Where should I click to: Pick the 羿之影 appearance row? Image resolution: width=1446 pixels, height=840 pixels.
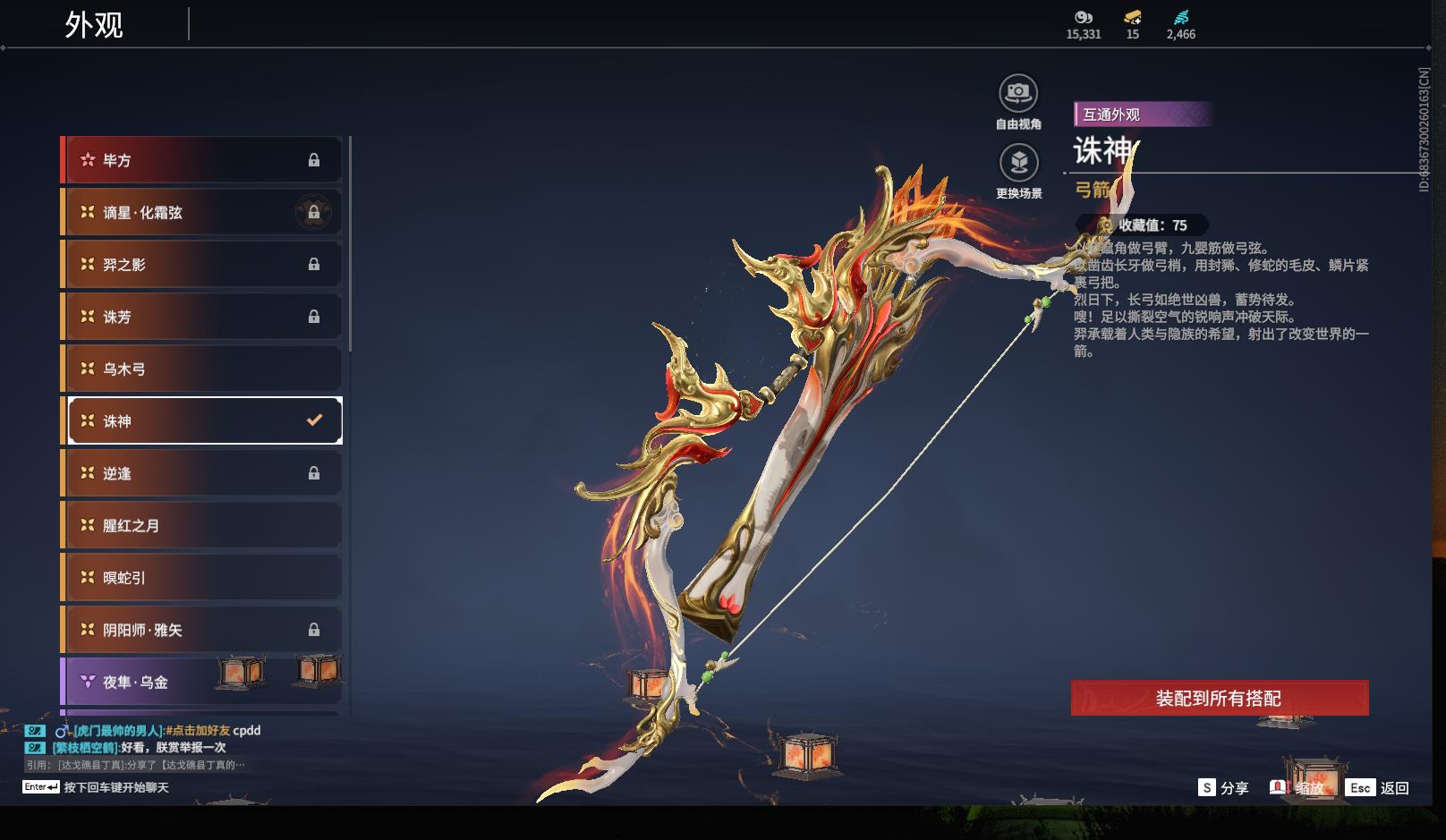(x=201, y=264)
